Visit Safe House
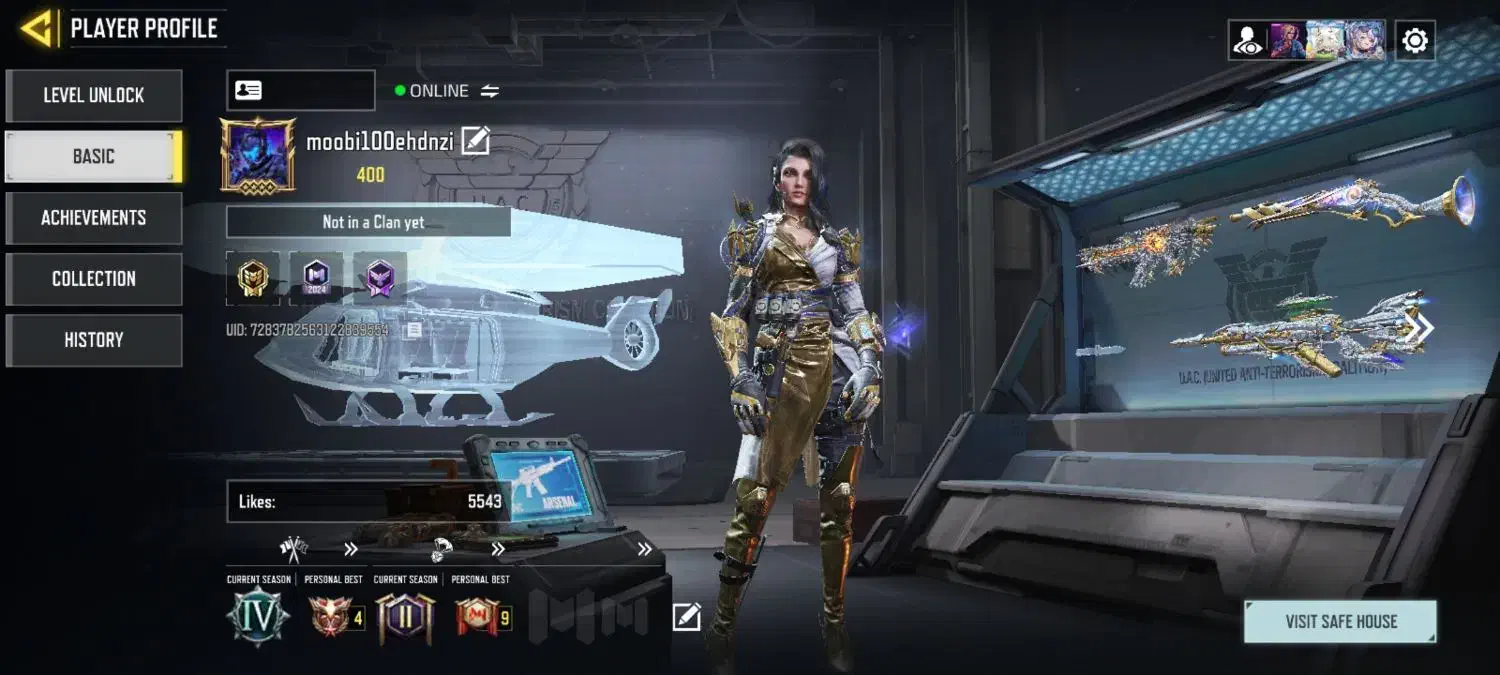Image resolution: width=1500 pixels, height=675 pixels. 1340,621
